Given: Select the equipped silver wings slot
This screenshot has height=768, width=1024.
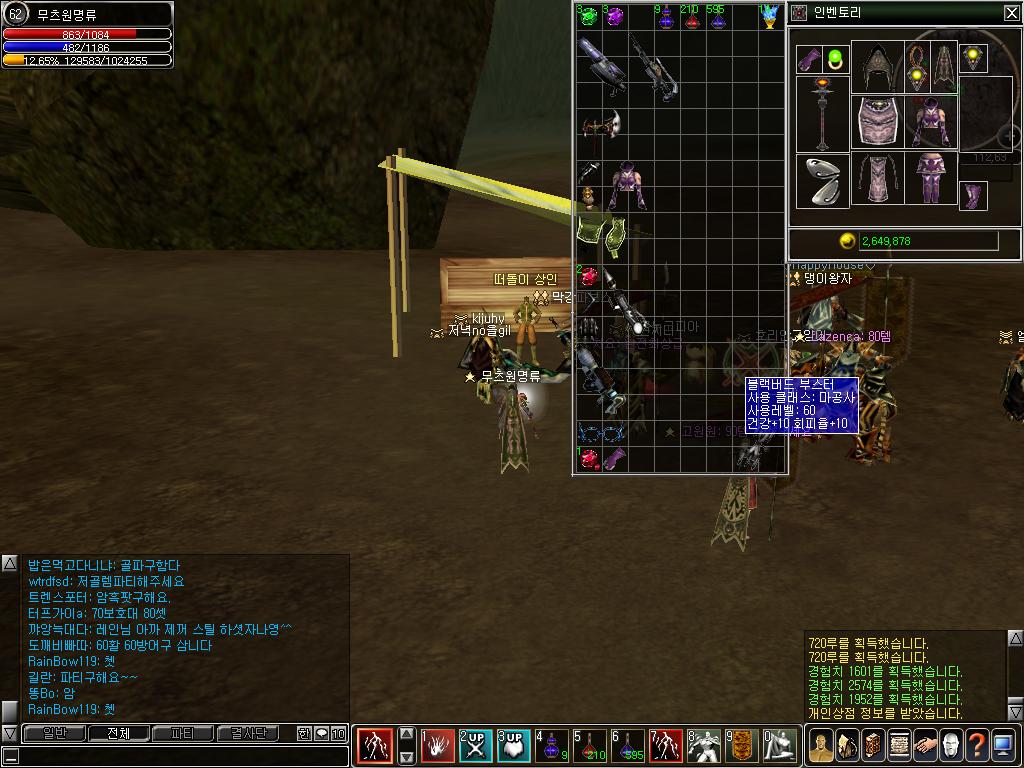Looking at the screenshot, I should pyautogui.click(x=822, y=181).
